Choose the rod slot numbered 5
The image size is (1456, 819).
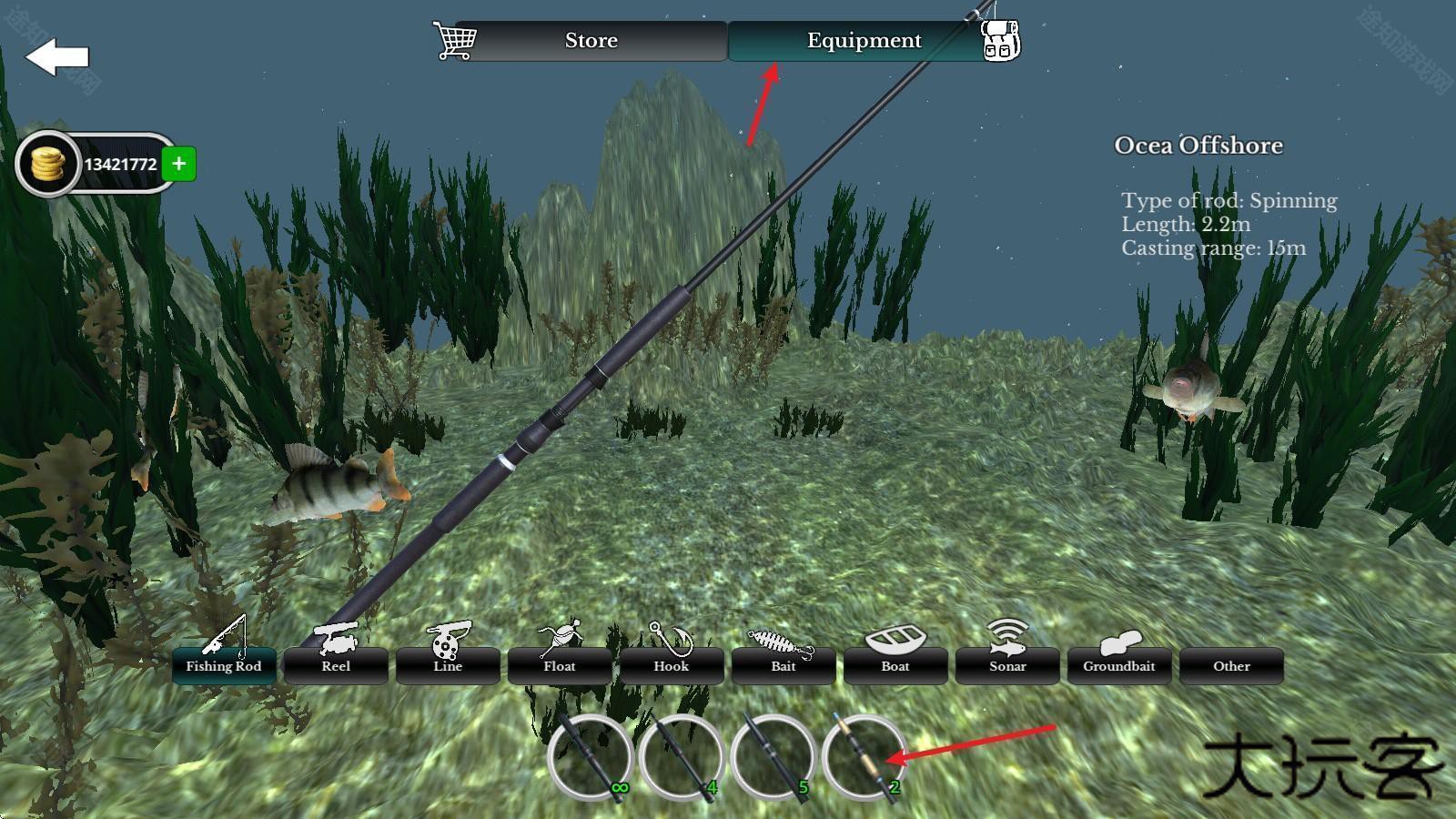click(x=772, y=757)
